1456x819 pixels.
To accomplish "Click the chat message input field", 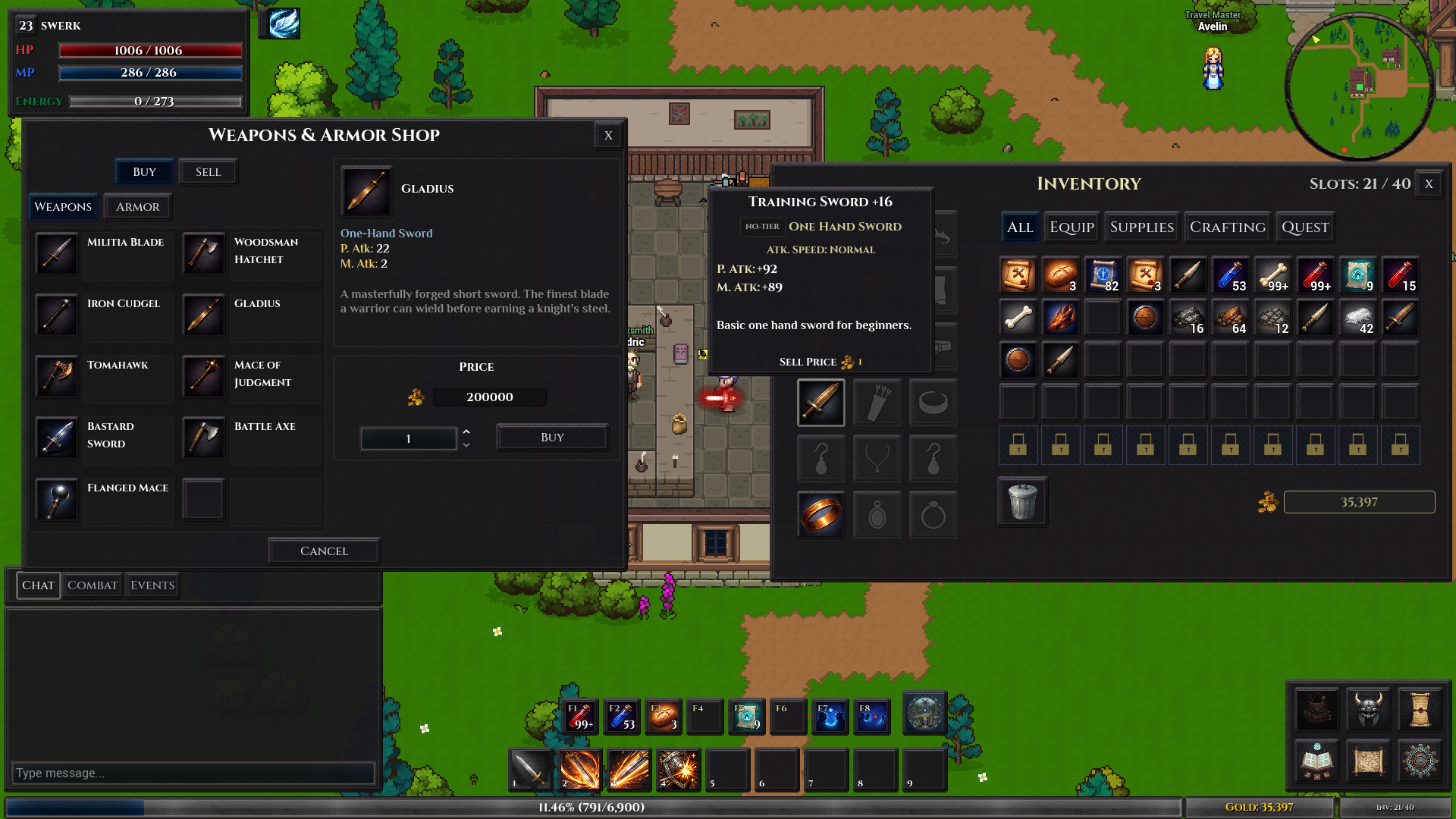I will tap(193, 773).
